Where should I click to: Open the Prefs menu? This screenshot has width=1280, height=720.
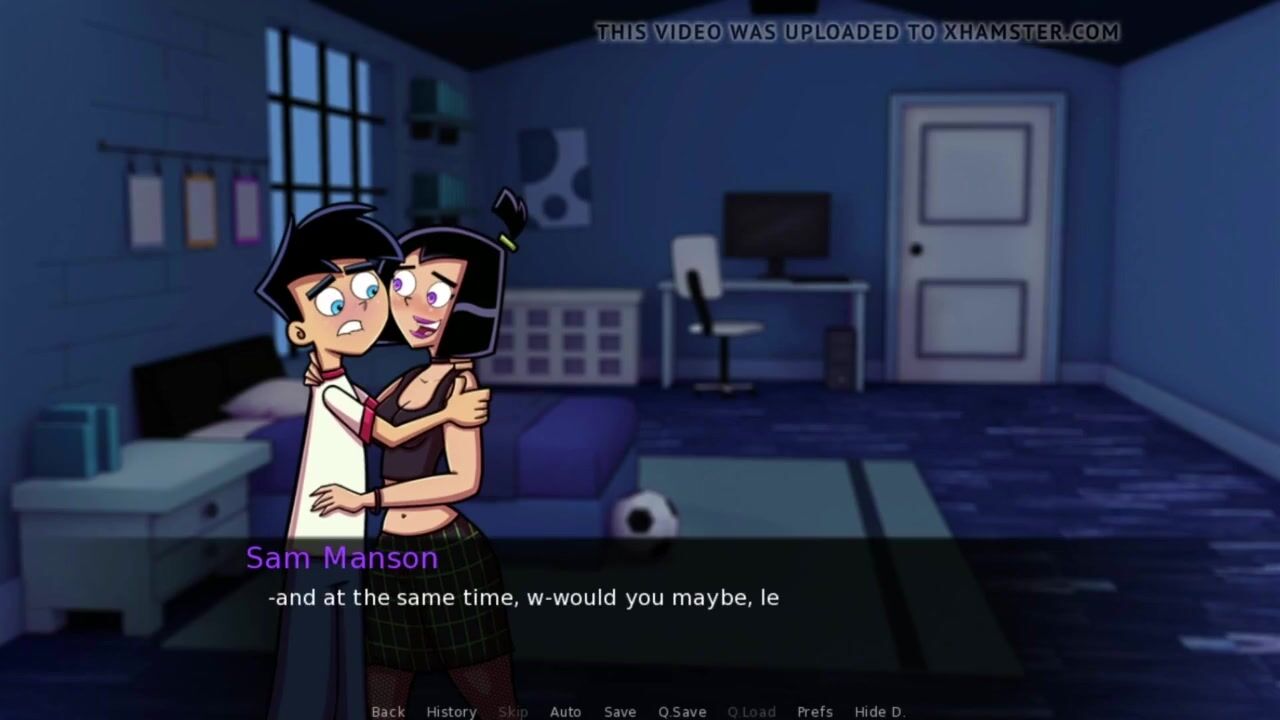(815, 711)
